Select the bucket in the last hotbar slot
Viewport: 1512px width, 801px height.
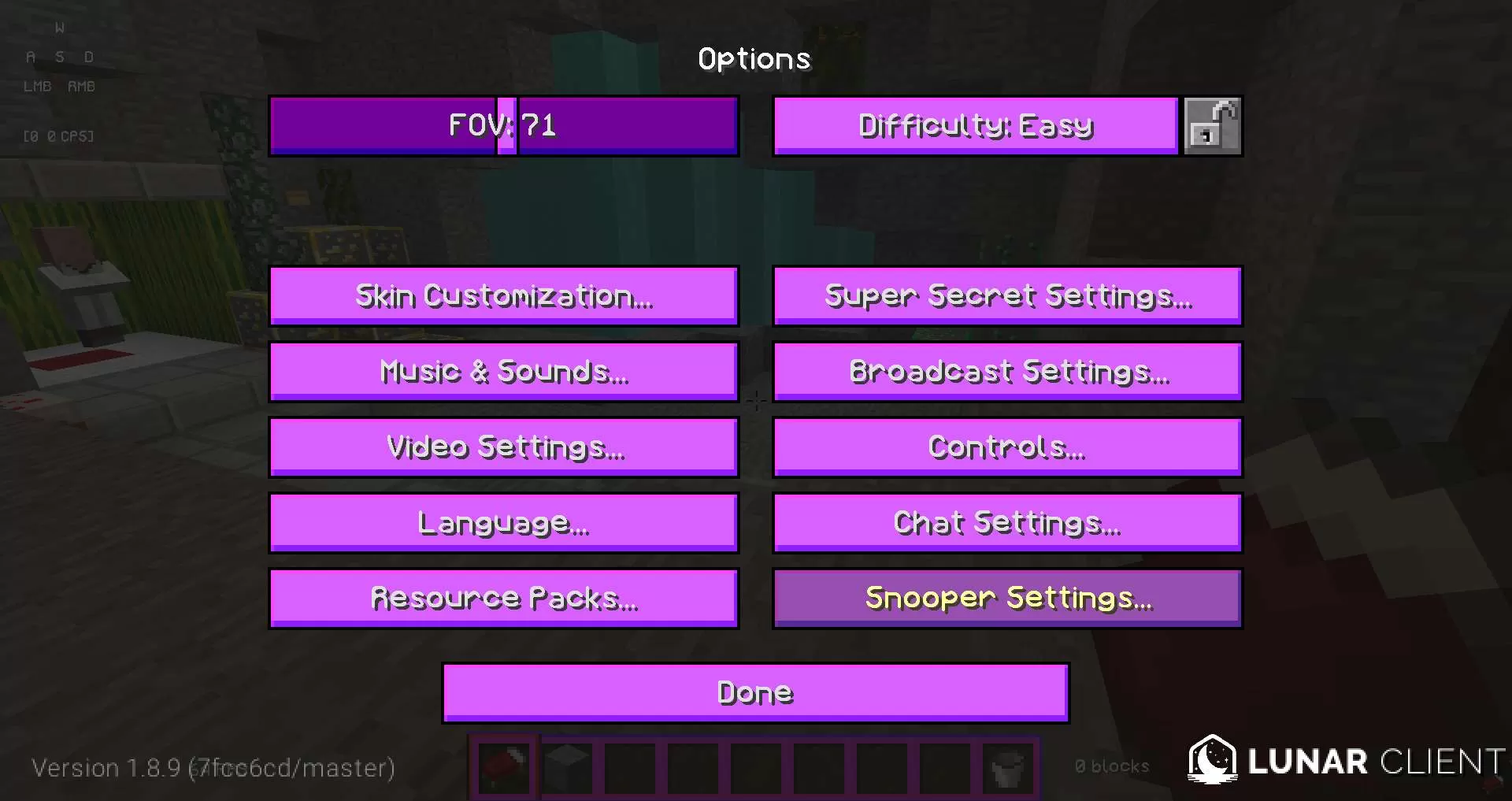(x=1006, y=768)
